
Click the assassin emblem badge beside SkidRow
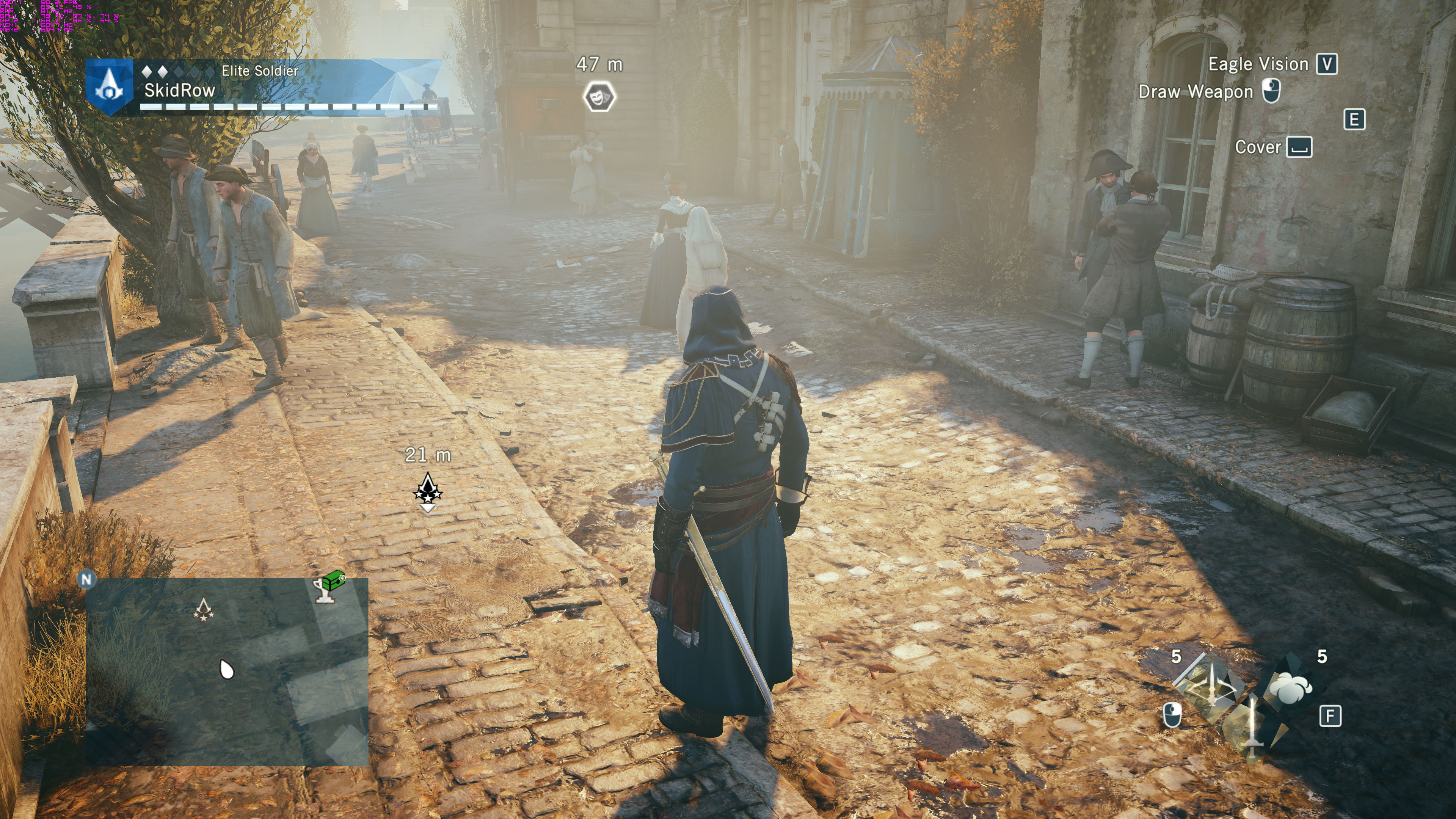pos(110,87)
